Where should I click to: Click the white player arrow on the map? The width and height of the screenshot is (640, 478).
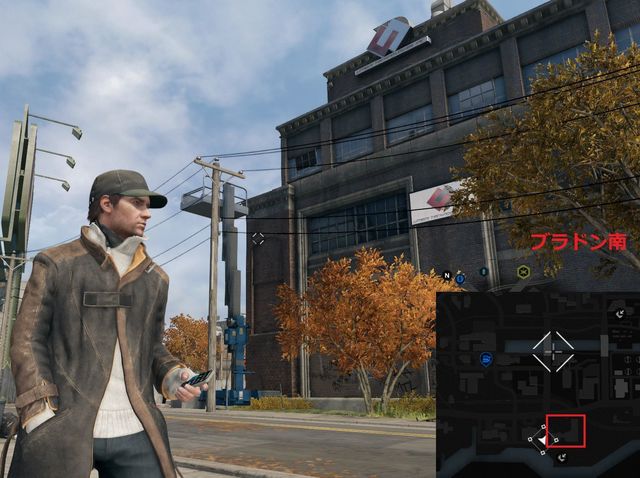coord(541,438)
